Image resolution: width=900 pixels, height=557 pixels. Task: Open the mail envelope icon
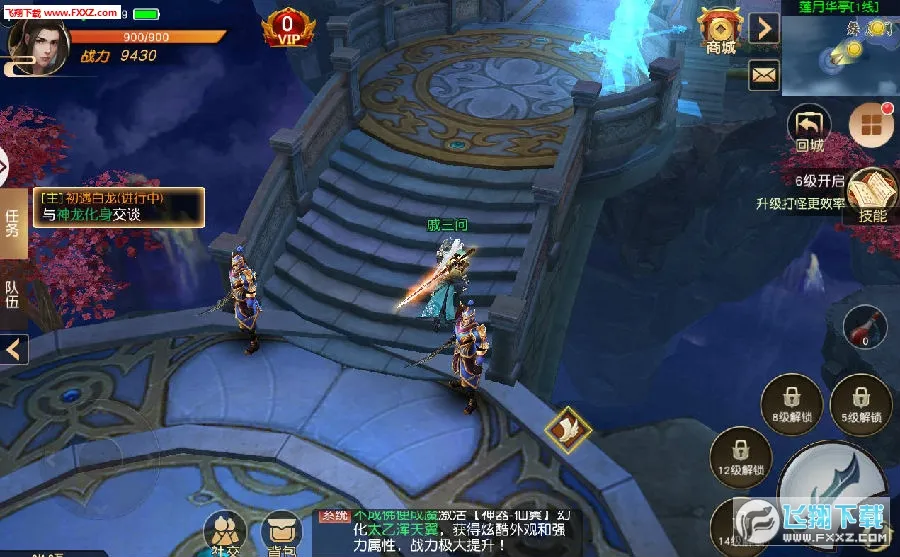click(x=765, y=73)
